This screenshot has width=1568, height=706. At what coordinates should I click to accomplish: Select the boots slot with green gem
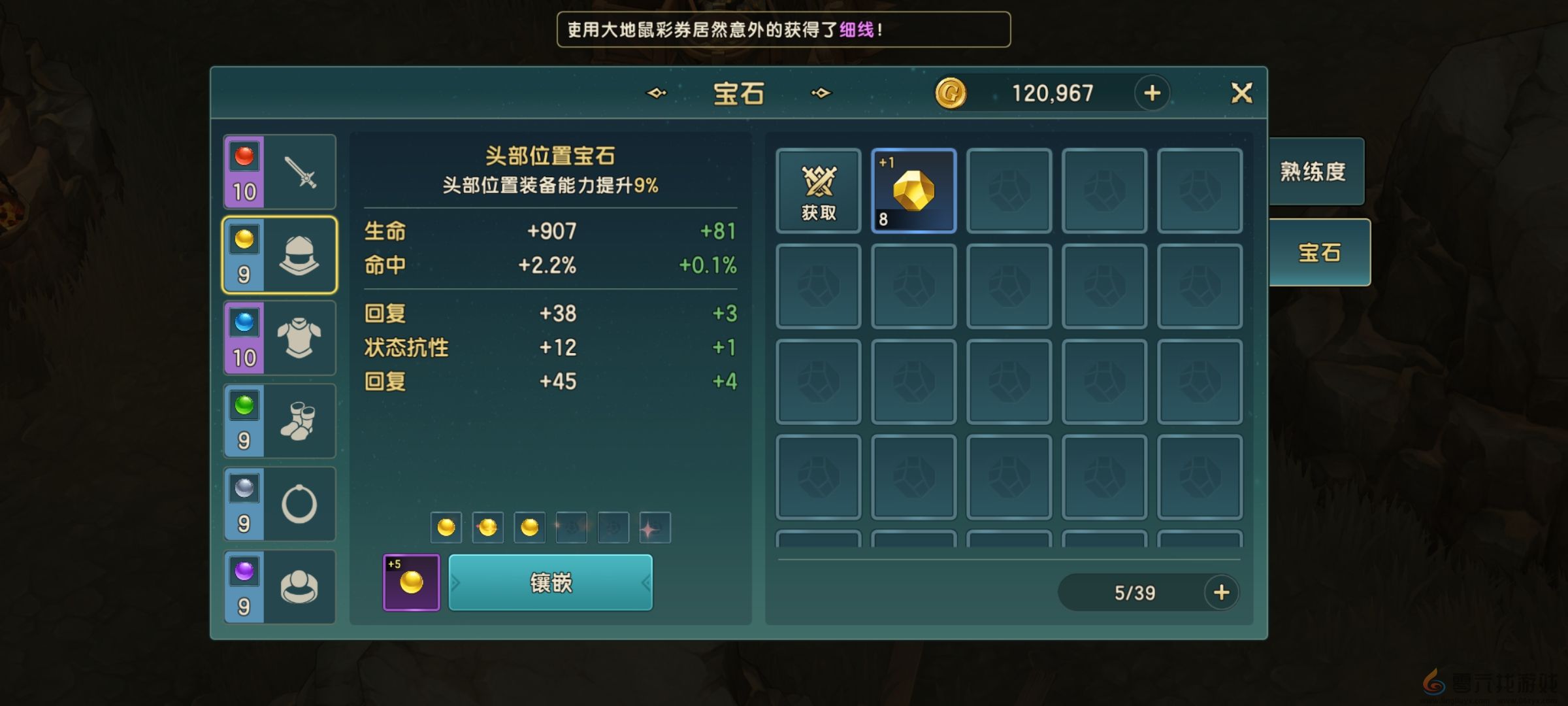coord(279,421)
